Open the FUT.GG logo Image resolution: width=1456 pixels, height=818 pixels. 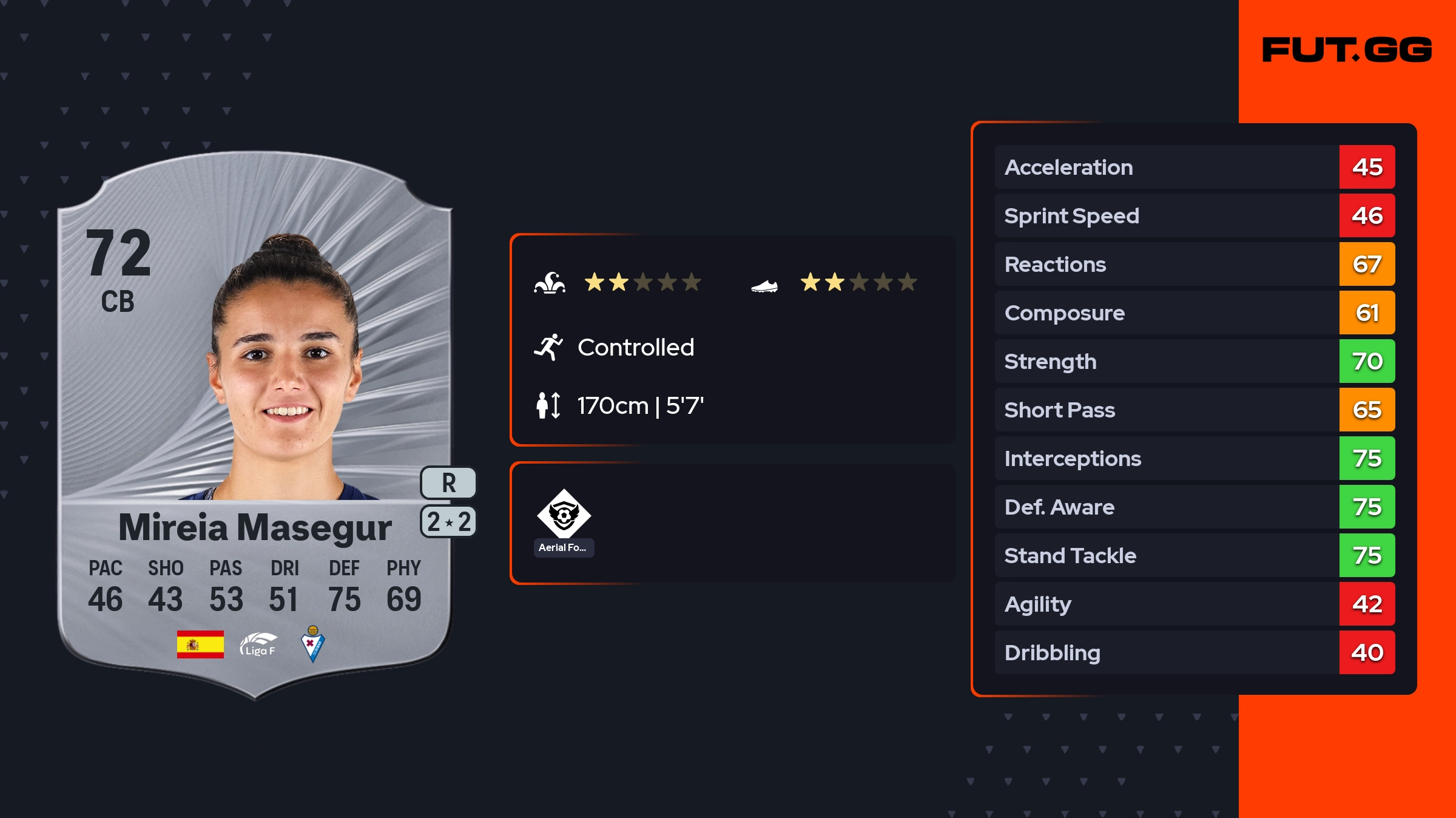coord(1347,50)
